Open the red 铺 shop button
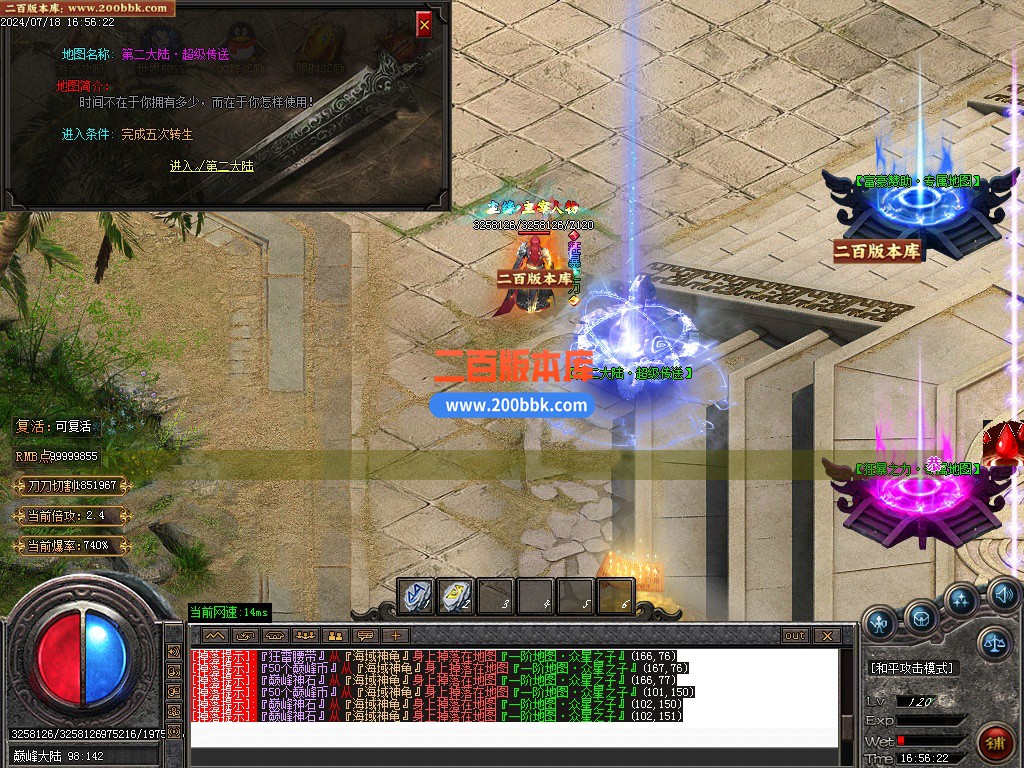This screenshot has width=1024, height=768. pos(996,743)
